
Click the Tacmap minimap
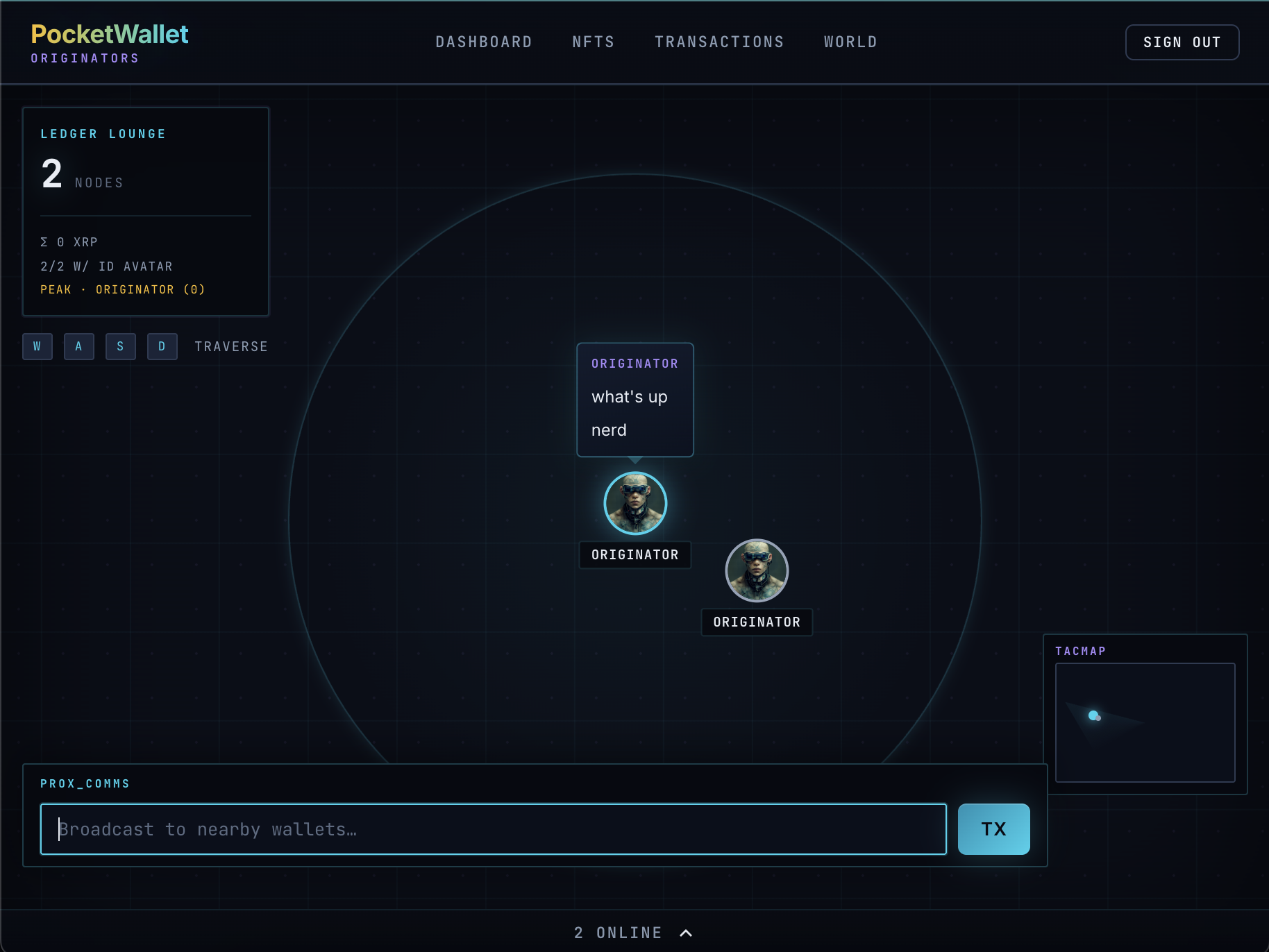(1145, 722)
